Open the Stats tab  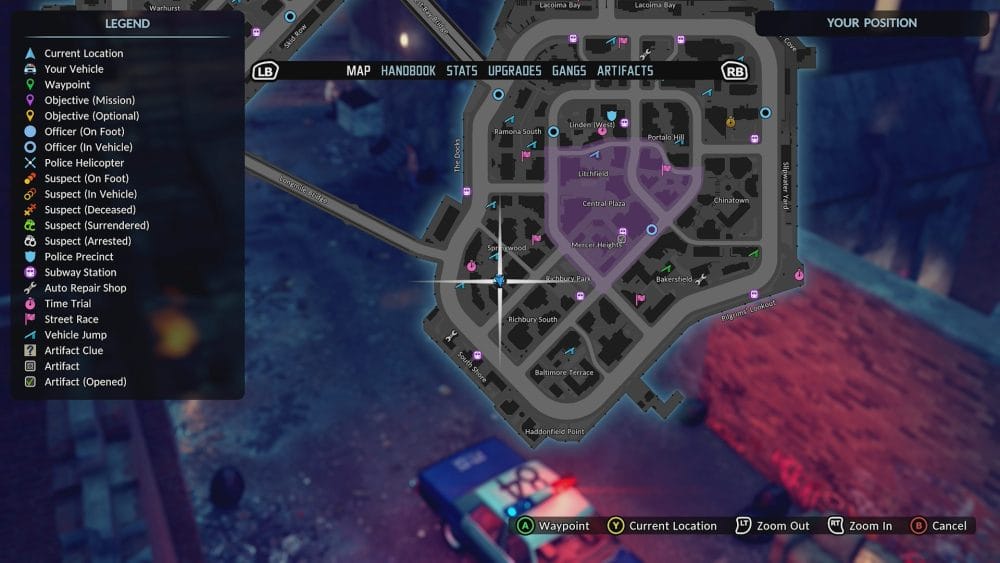tap(462, 71)
